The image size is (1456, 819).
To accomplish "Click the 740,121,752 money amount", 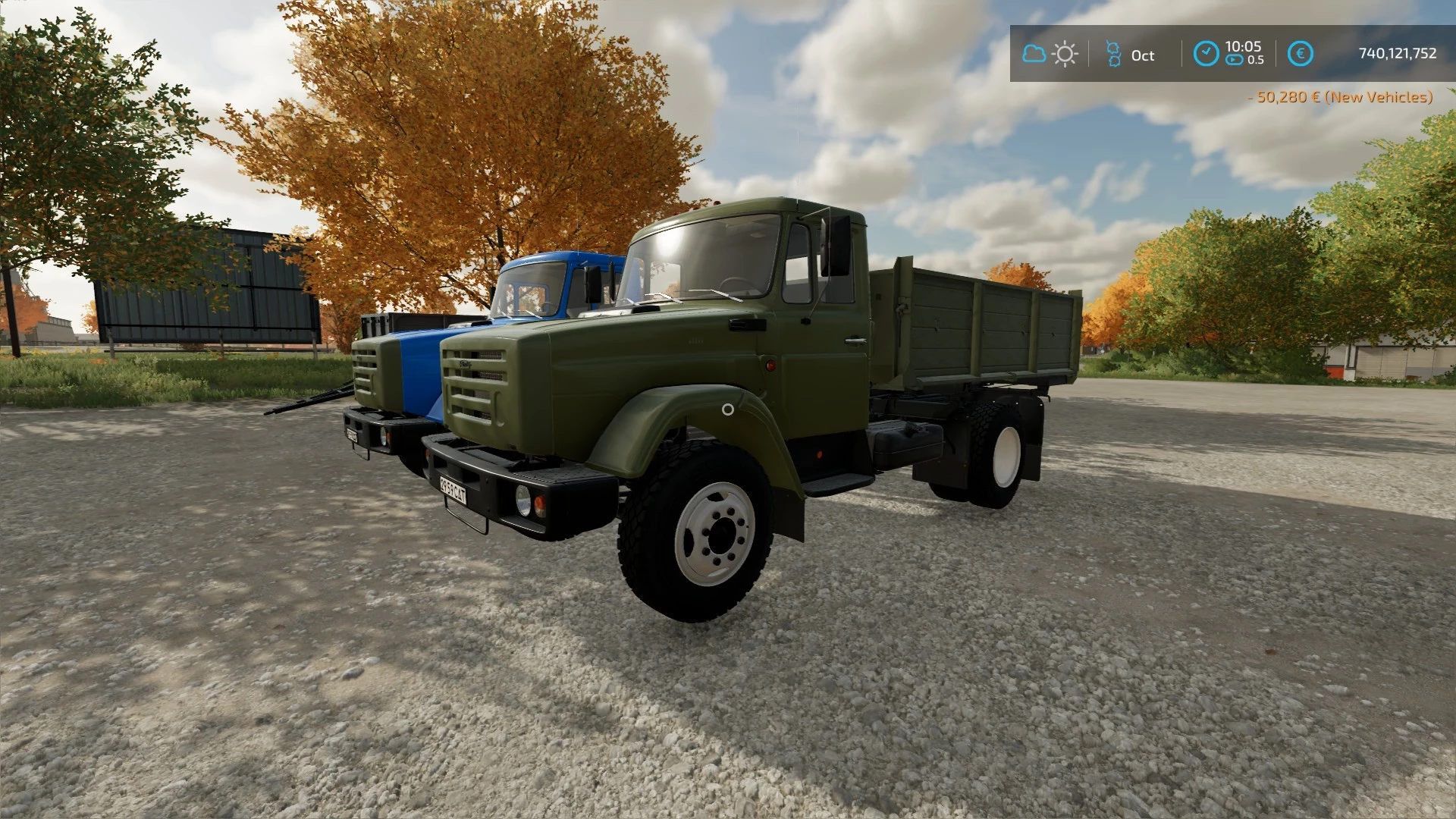I will point(1398,53).
